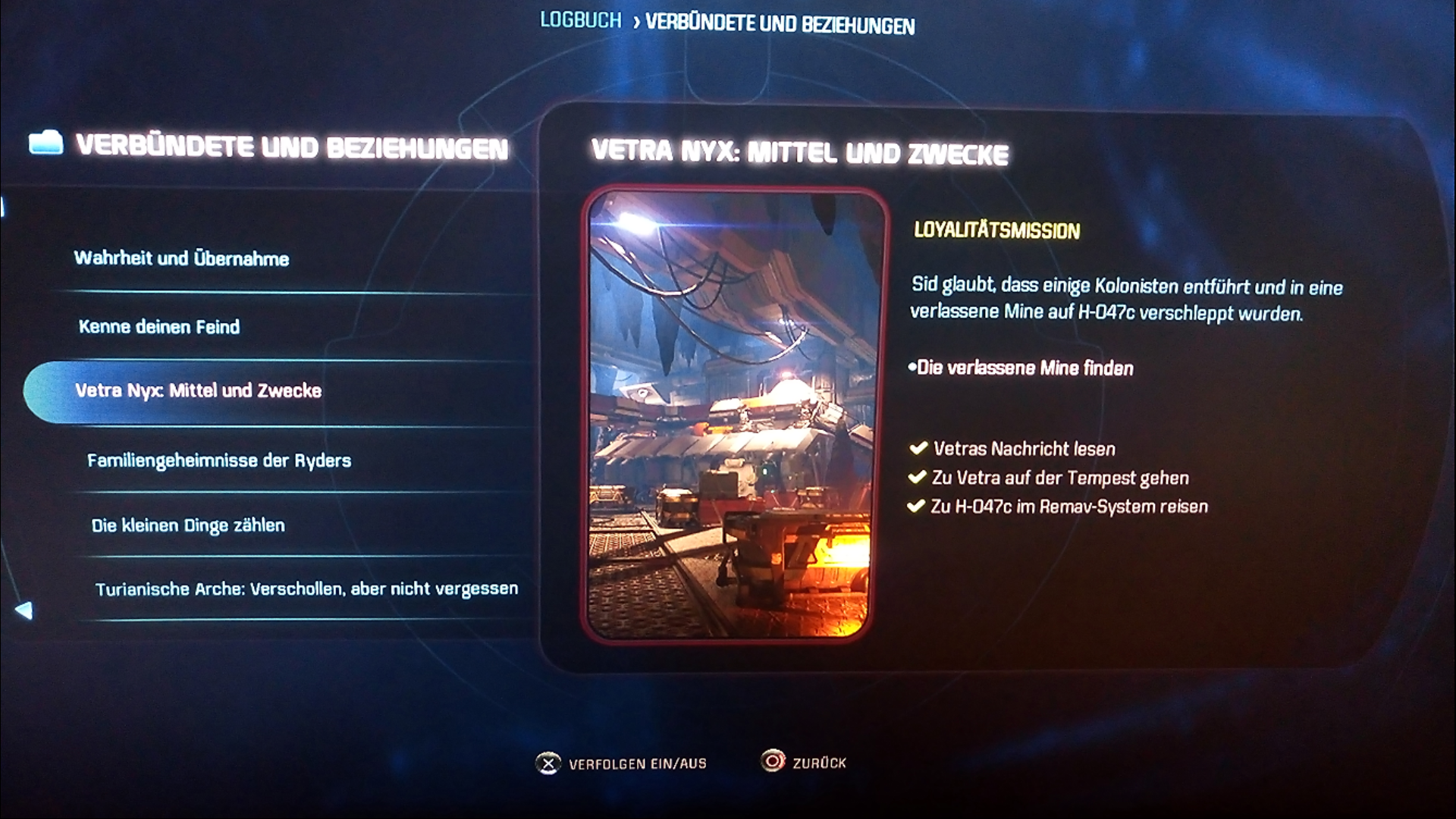Go back to Logbuch in breadcrumb
Viewport: 1456px width, 819px height.
pos(580,20)
